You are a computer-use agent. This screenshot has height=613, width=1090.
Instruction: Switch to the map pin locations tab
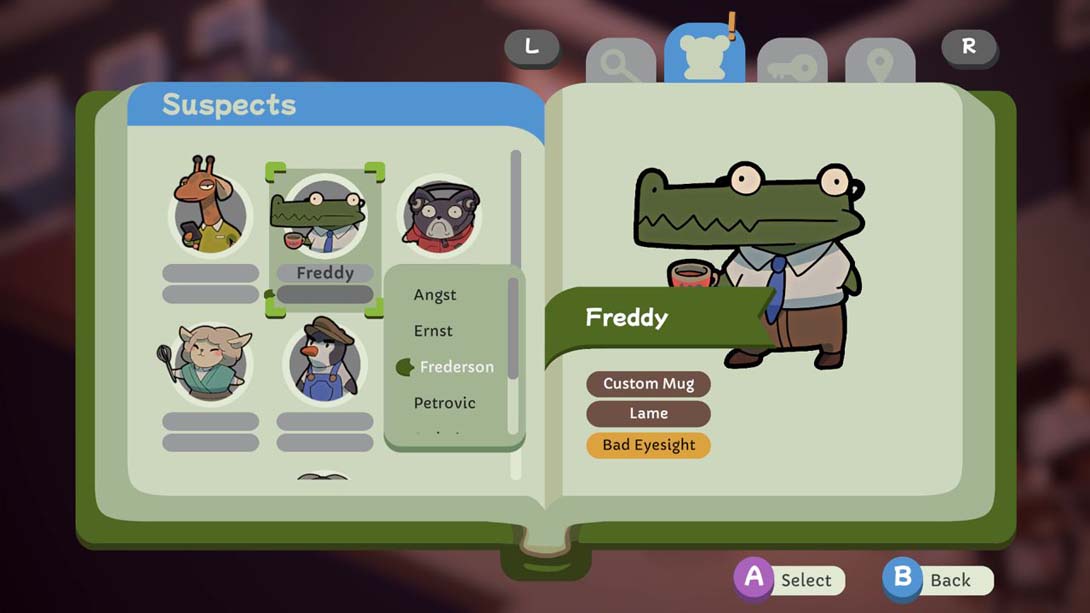[x=880, y=65]
